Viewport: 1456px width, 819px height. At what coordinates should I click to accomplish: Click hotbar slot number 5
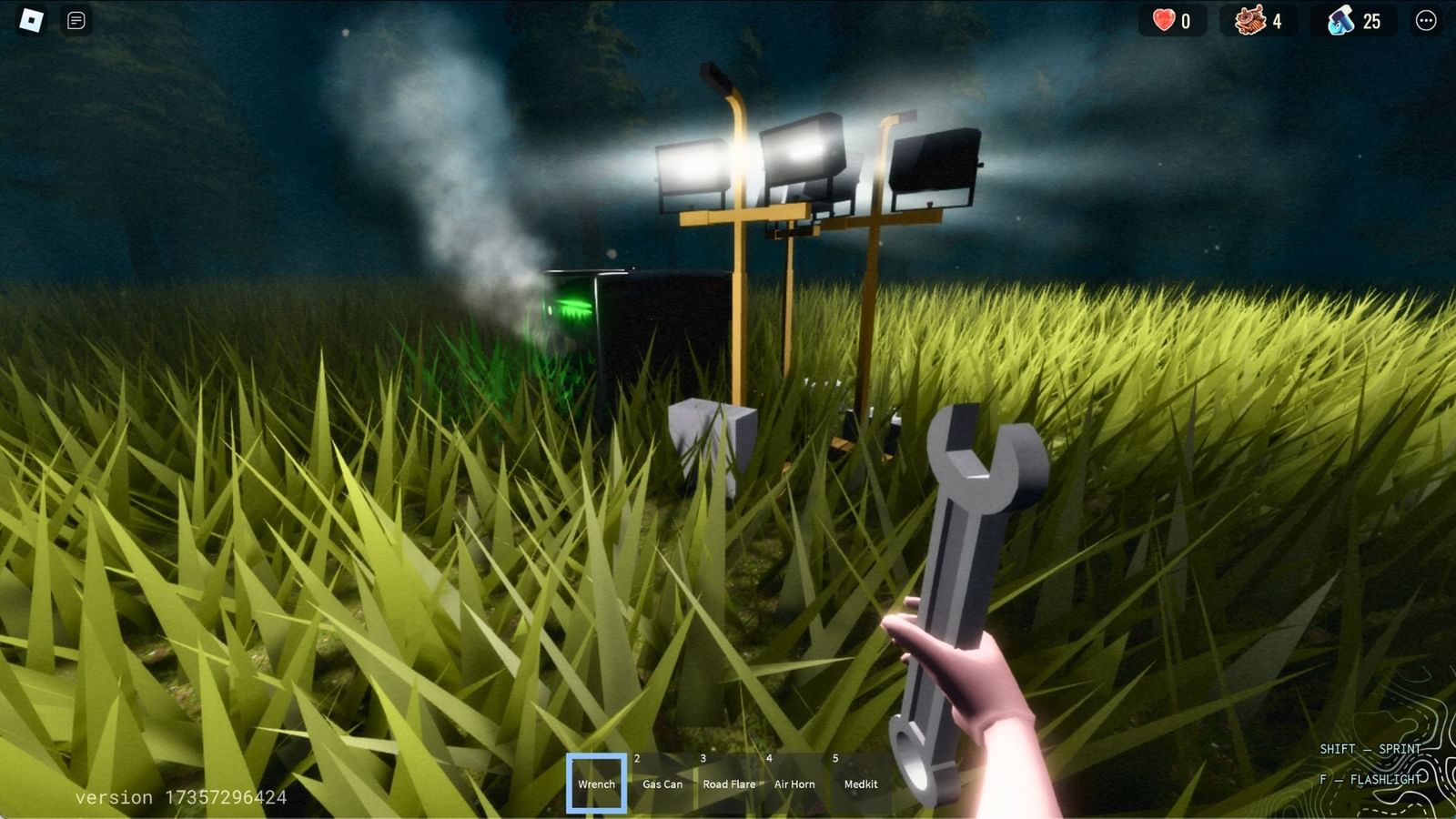coord(834,757)
